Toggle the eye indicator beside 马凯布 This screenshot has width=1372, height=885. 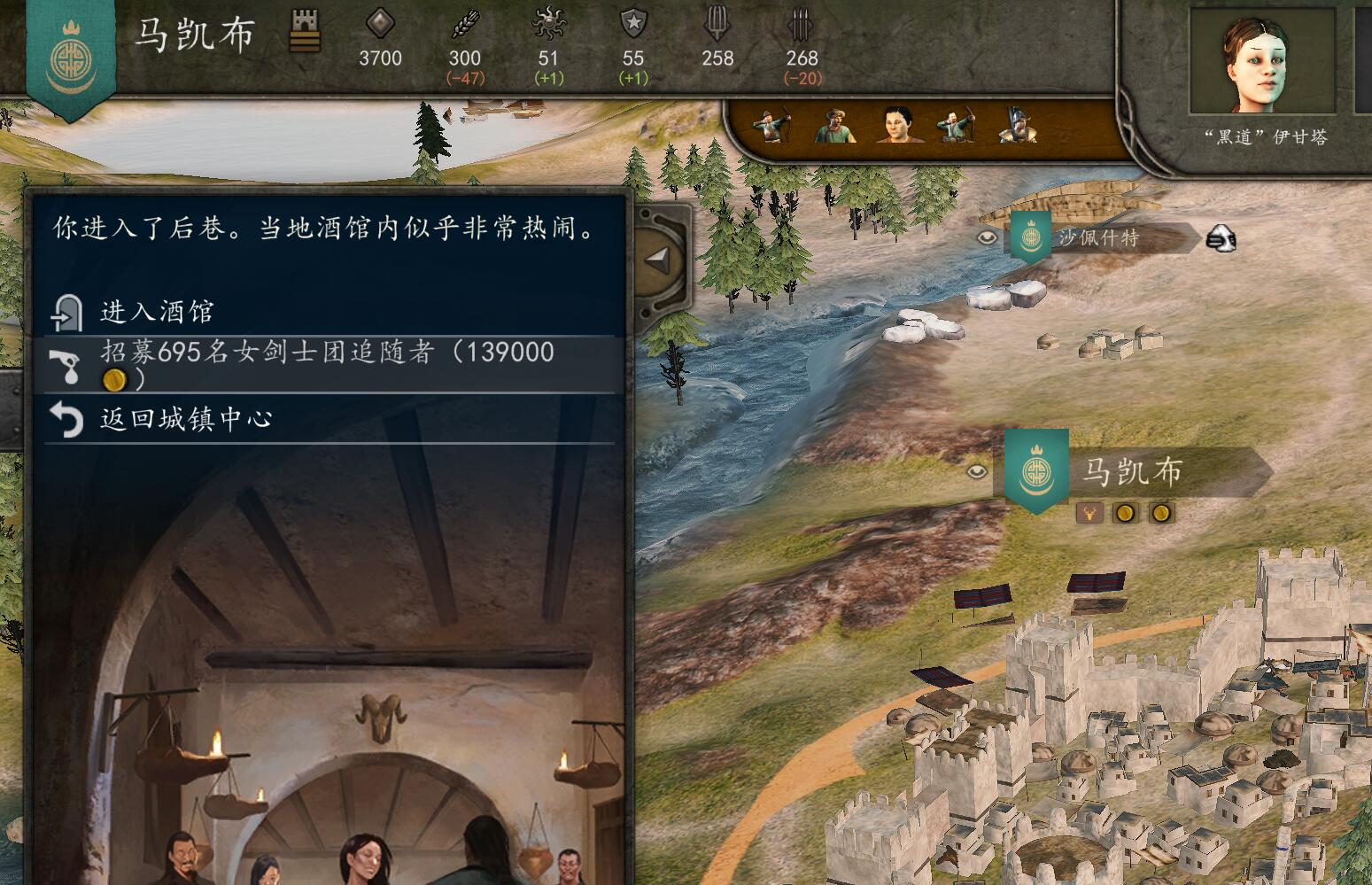tap(976, 472)
